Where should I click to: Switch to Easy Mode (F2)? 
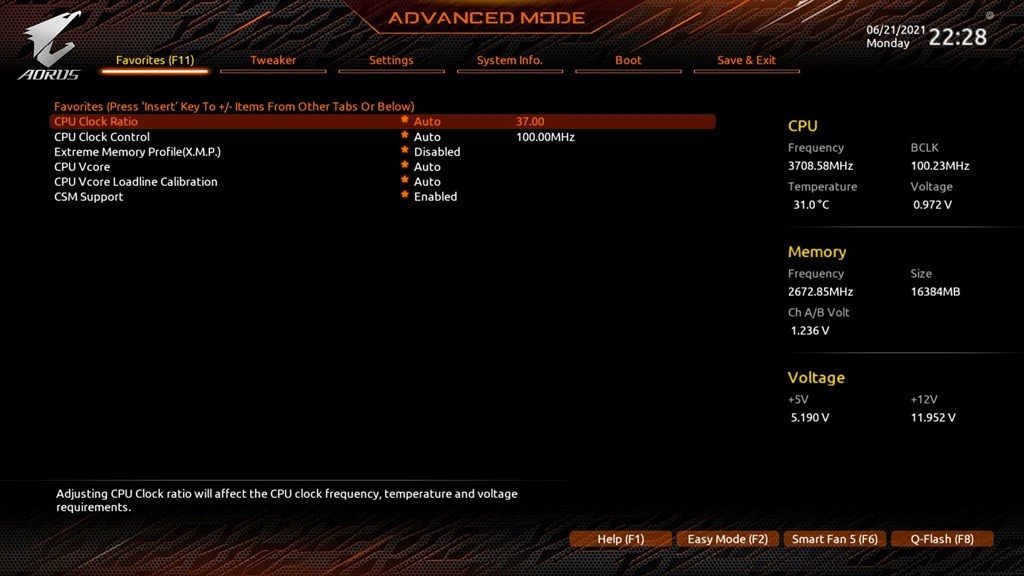(727, 539)
